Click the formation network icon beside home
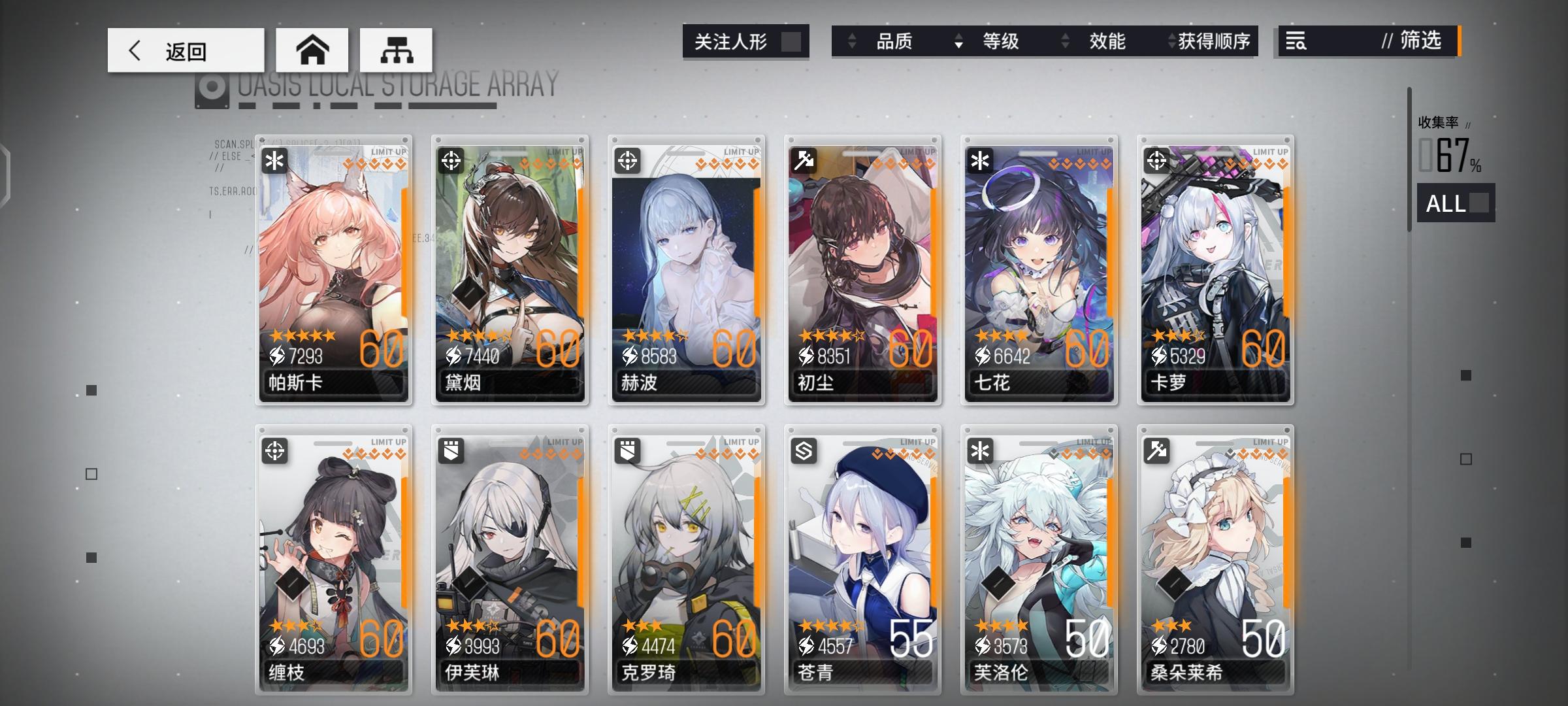 coord(396,49)
